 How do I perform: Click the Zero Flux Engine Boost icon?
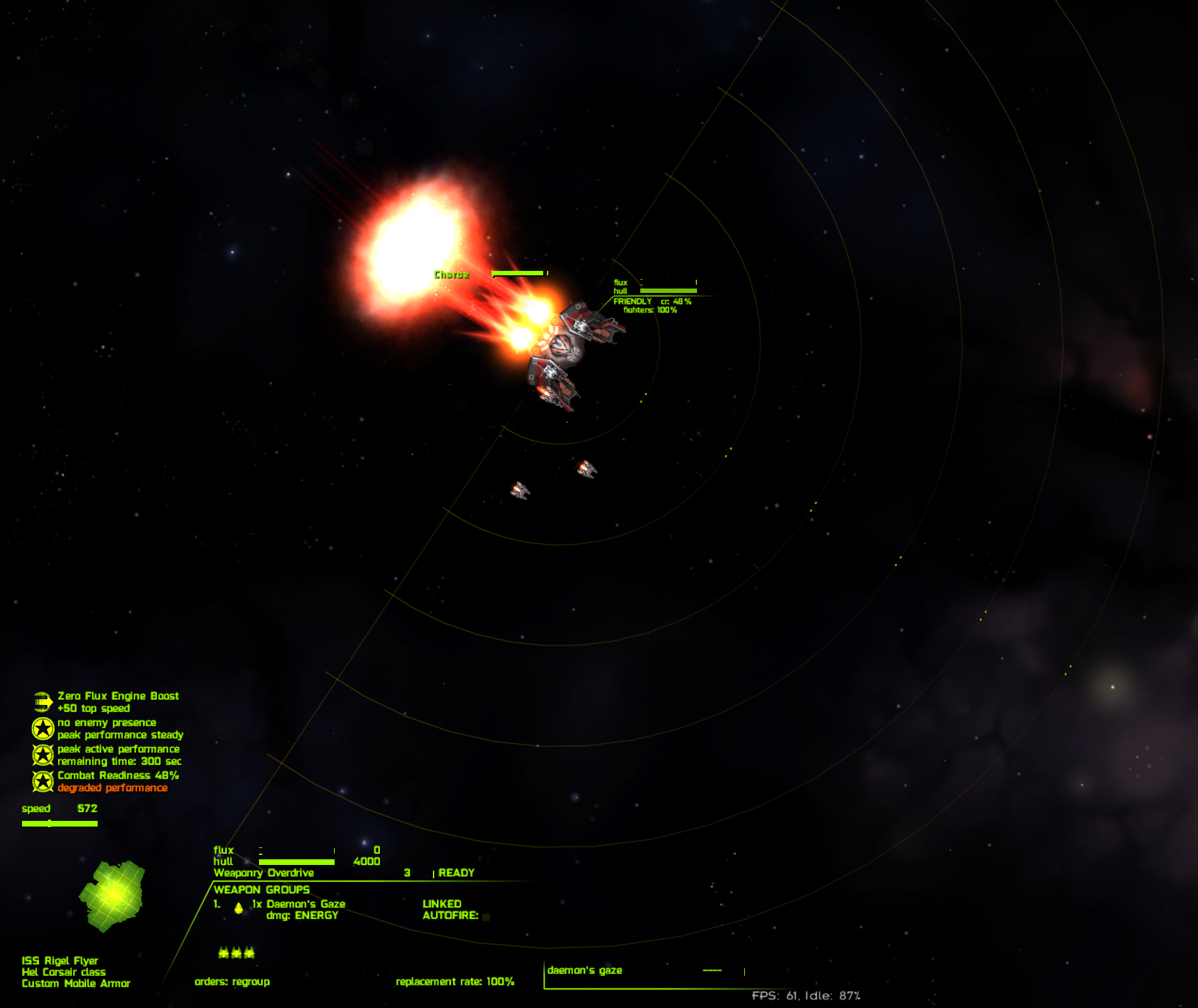[42, 702]
